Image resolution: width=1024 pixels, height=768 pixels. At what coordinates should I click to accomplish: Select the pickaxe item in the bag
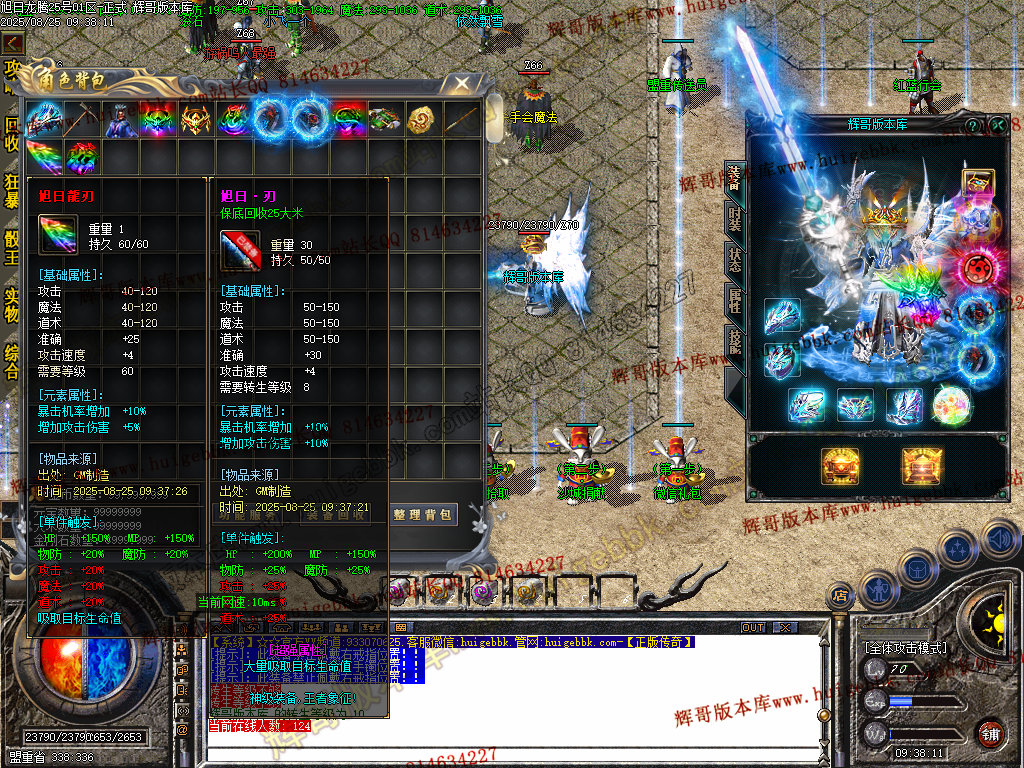[x=82, y=120]
